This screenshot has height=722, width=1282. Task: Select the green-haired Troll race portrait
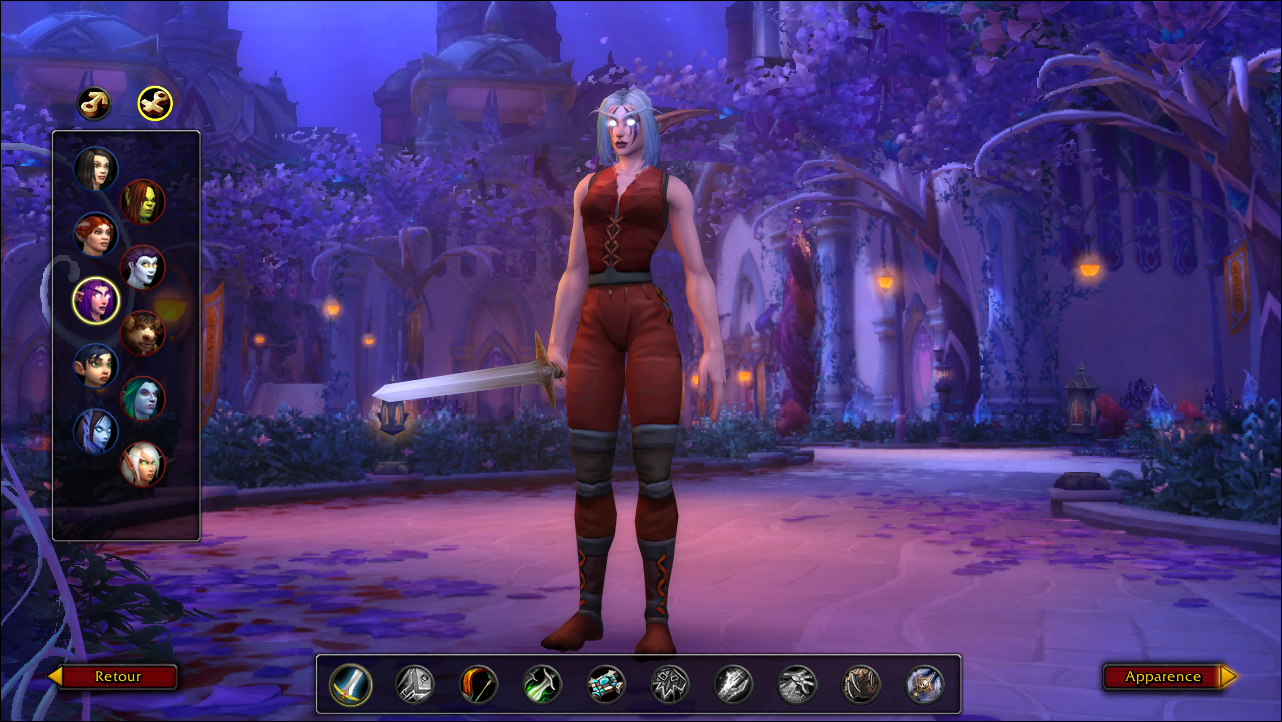click(143, 398)
